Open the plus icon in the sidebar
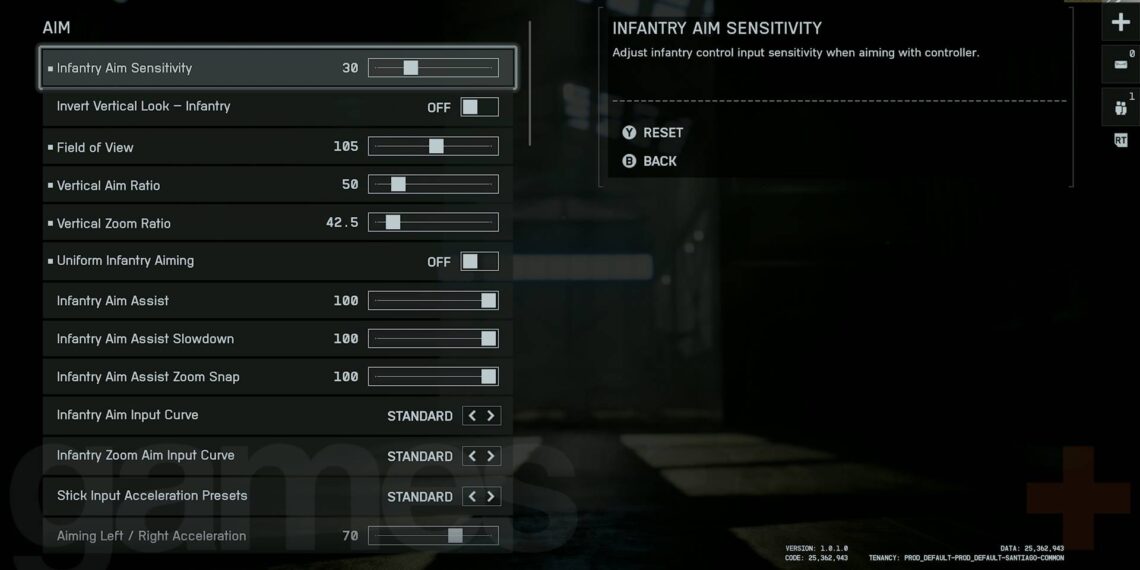Viewport: 1140px width, 570px height. pos(1120,22)
